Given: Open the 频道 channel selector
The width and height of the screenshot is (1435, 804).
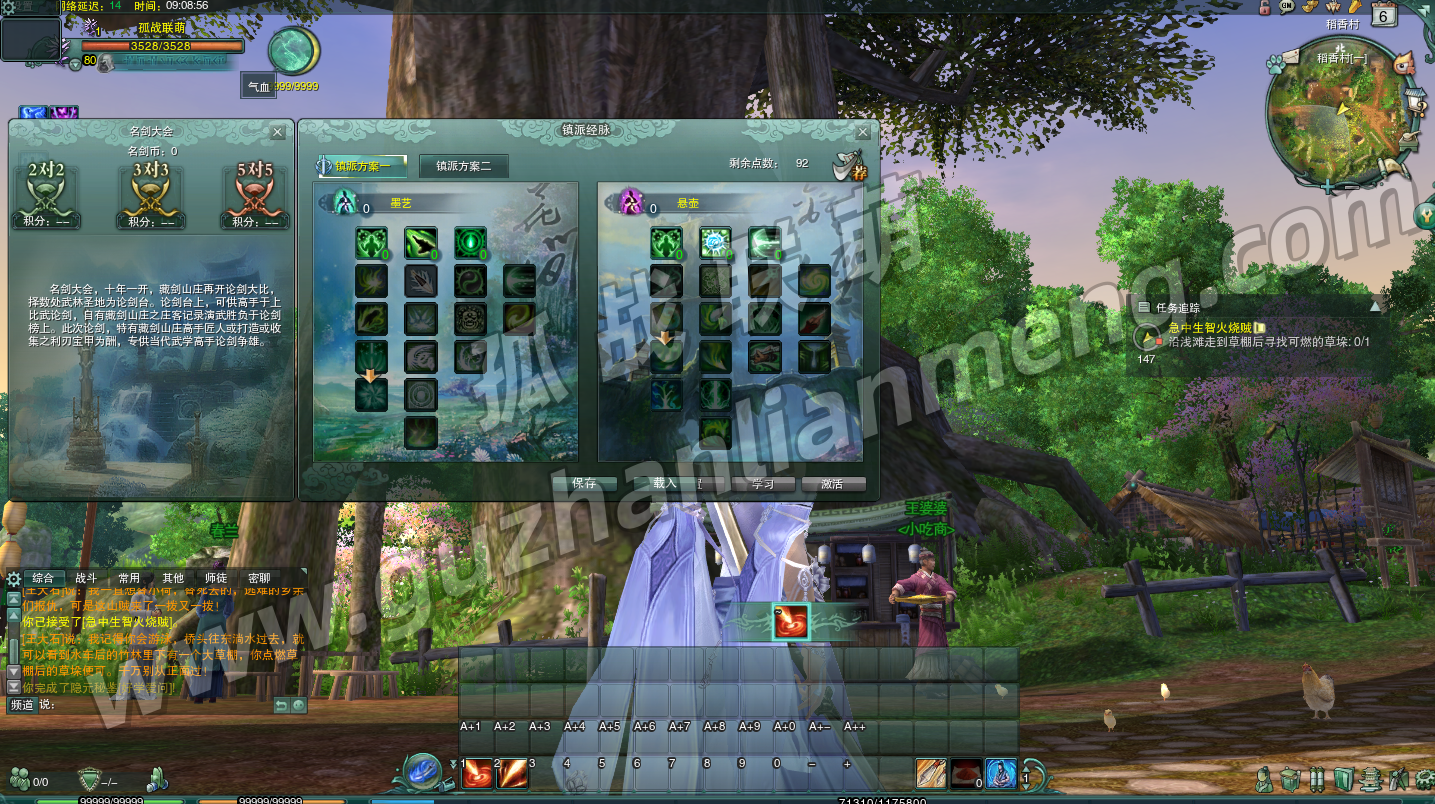Looking at the screenshot, I should (22, 705).
